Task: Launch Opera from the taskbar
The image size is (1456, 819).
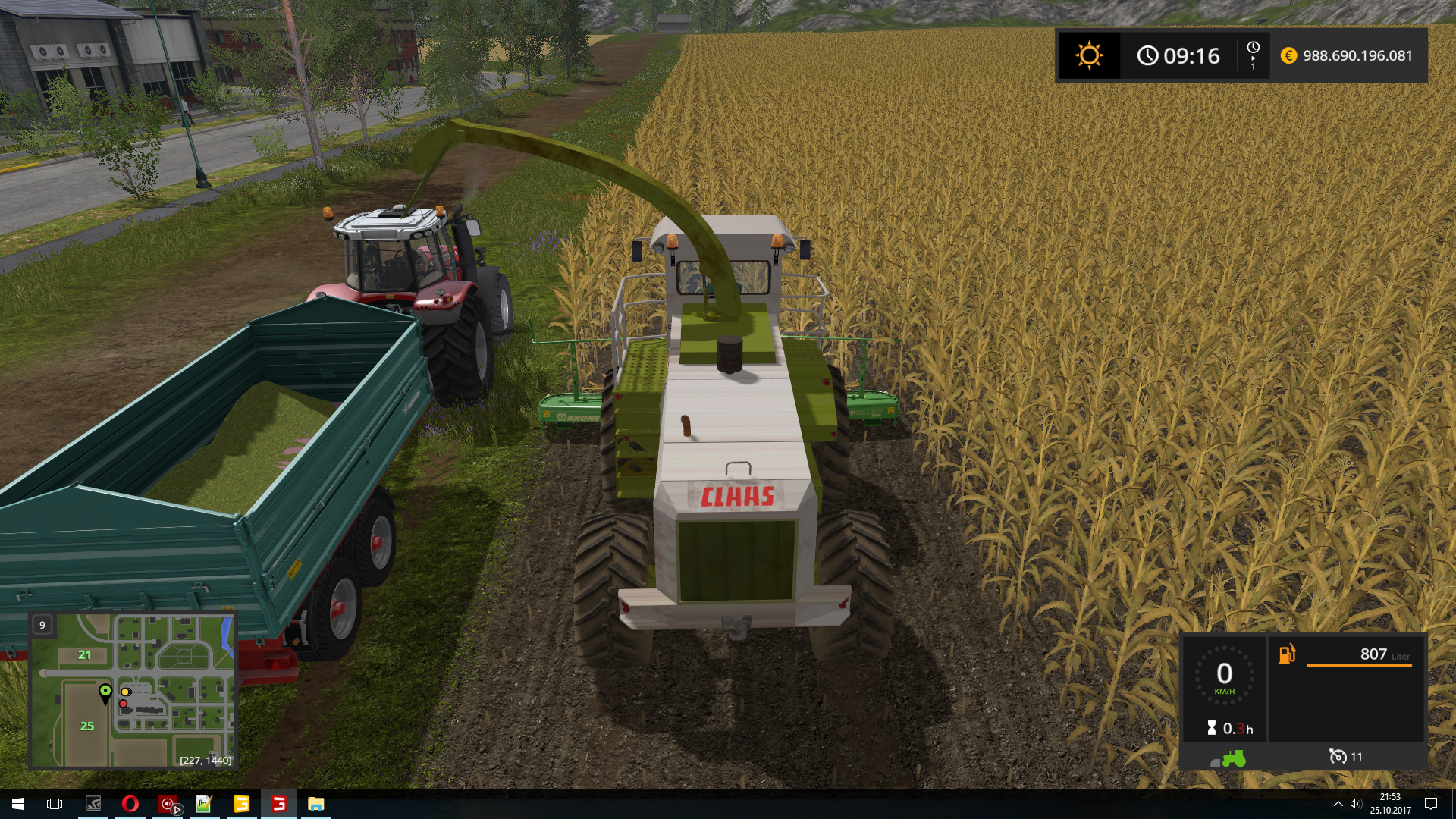Action: pos(130,804)
